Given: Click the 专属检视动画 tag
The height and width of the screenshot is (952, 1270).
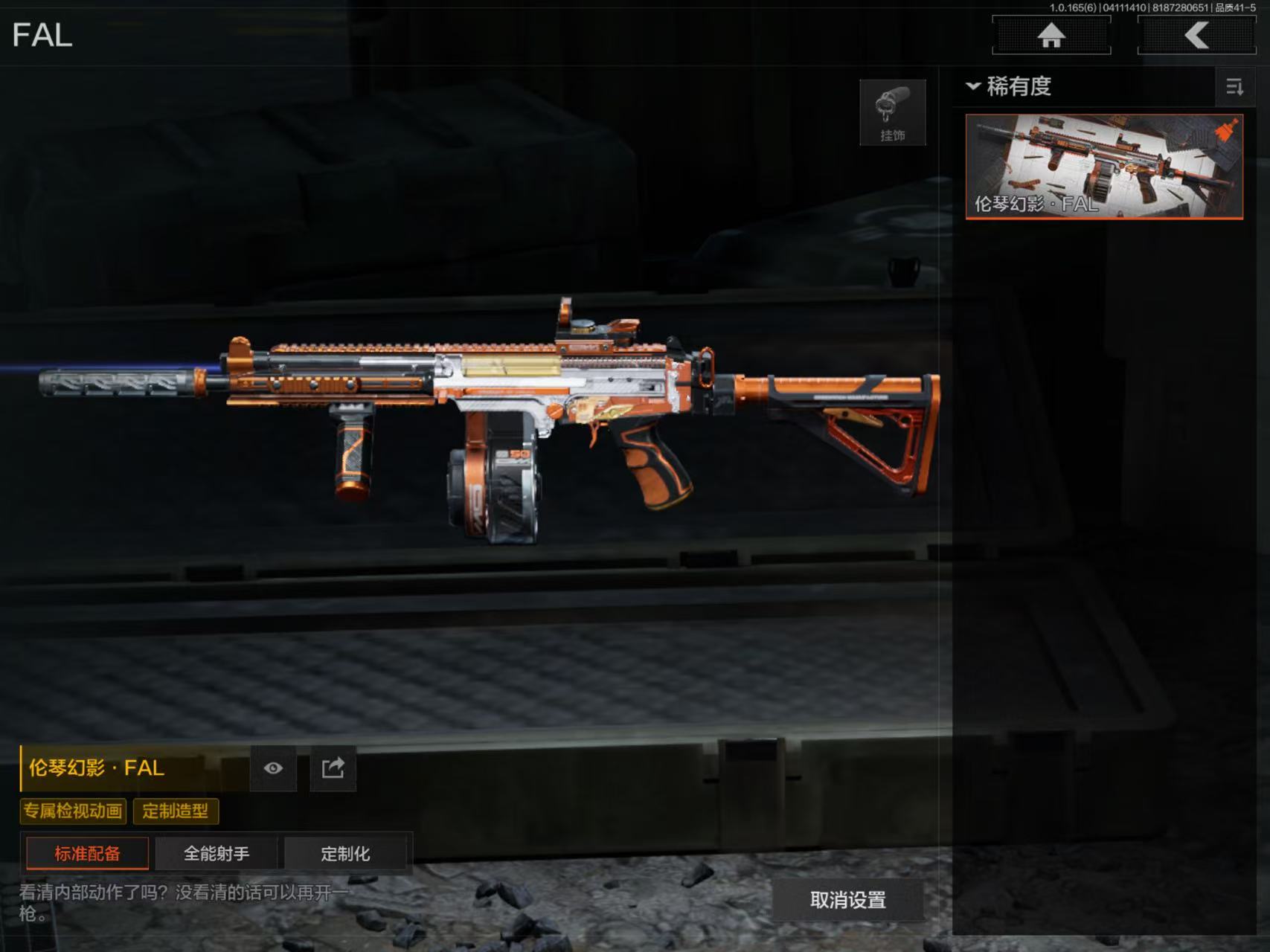Looking at the screenshot, I should (73, 811).
